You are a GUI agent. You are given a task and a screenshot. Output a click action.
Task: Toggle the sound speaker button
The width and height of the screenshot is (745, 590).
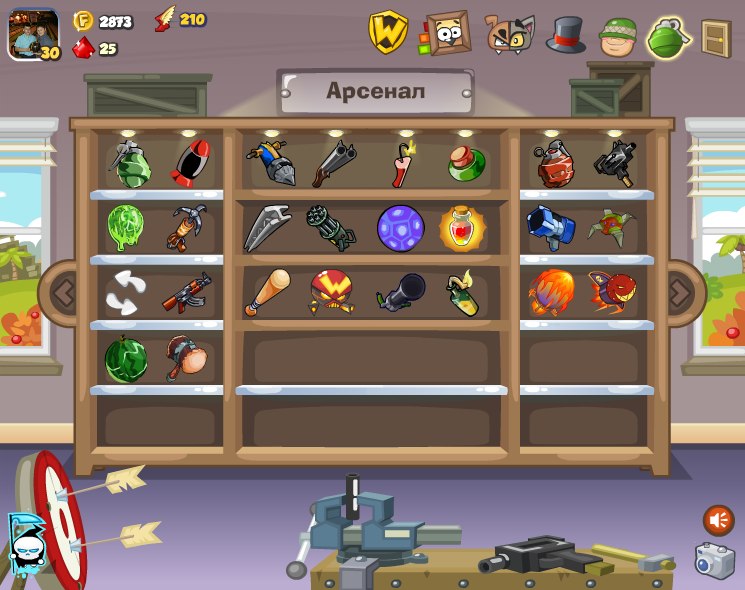point(718,520)
